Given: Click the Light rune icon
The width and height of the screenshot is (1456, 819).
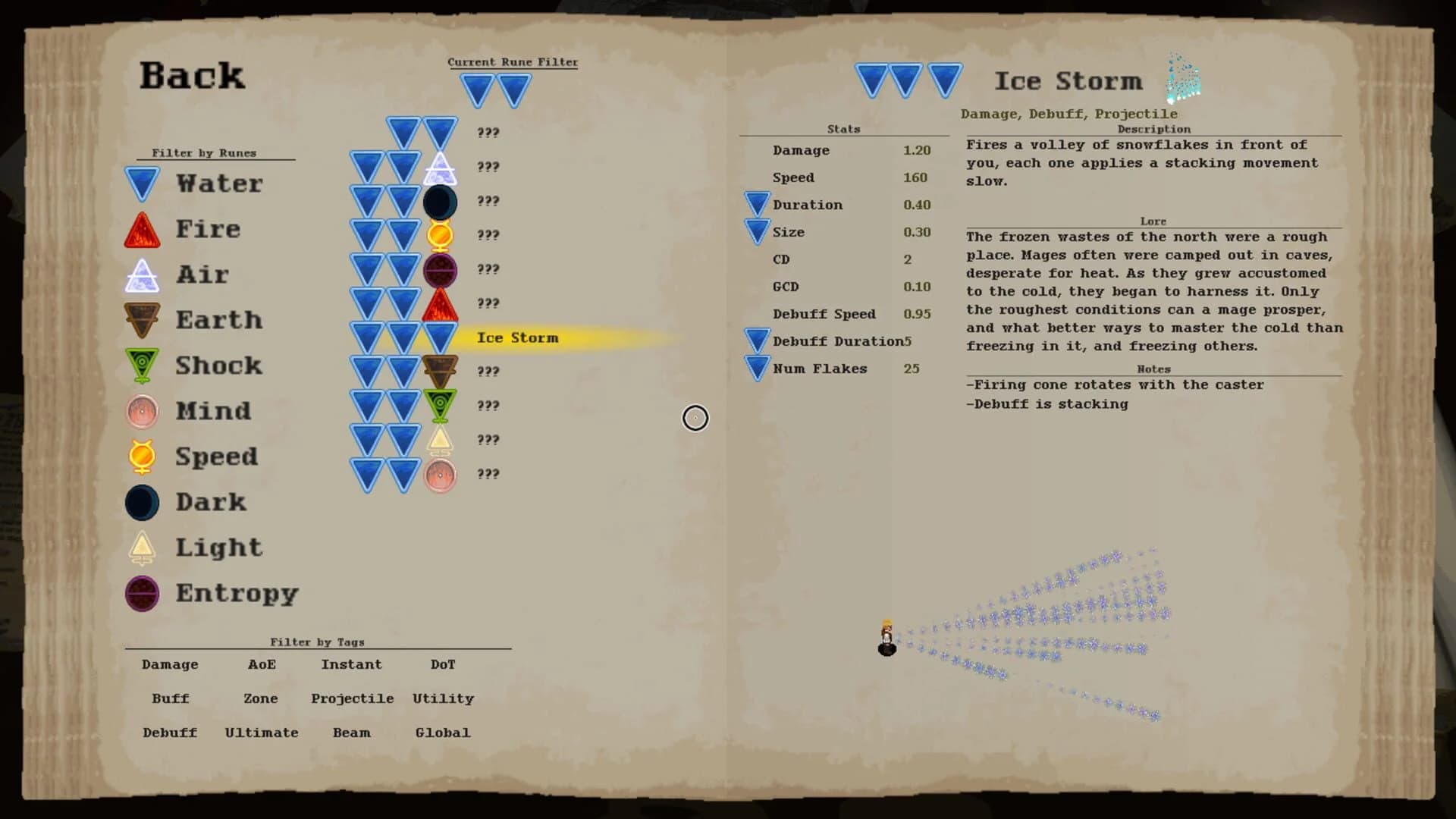Looking at the screenshot, I should (x=143, y=548).
